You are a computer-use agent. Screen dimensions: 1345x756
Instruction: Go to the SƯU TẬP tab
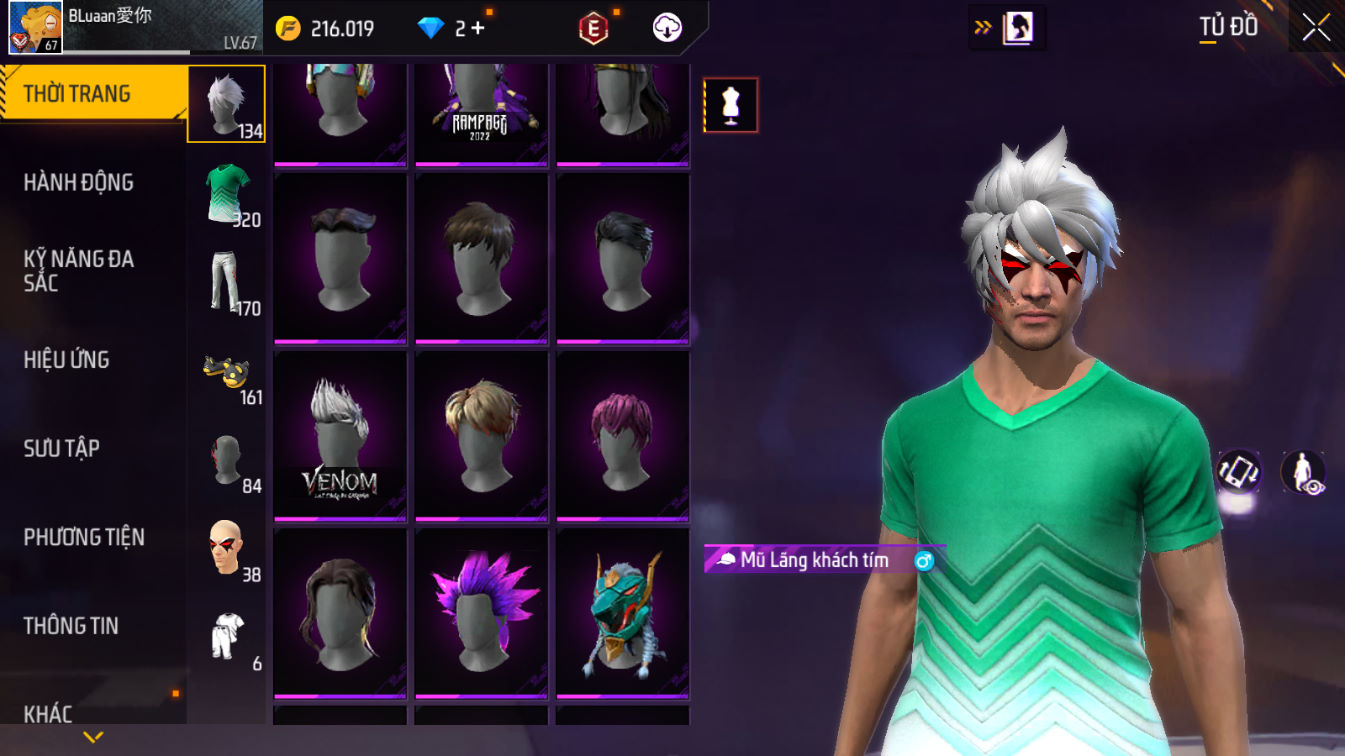62,448
